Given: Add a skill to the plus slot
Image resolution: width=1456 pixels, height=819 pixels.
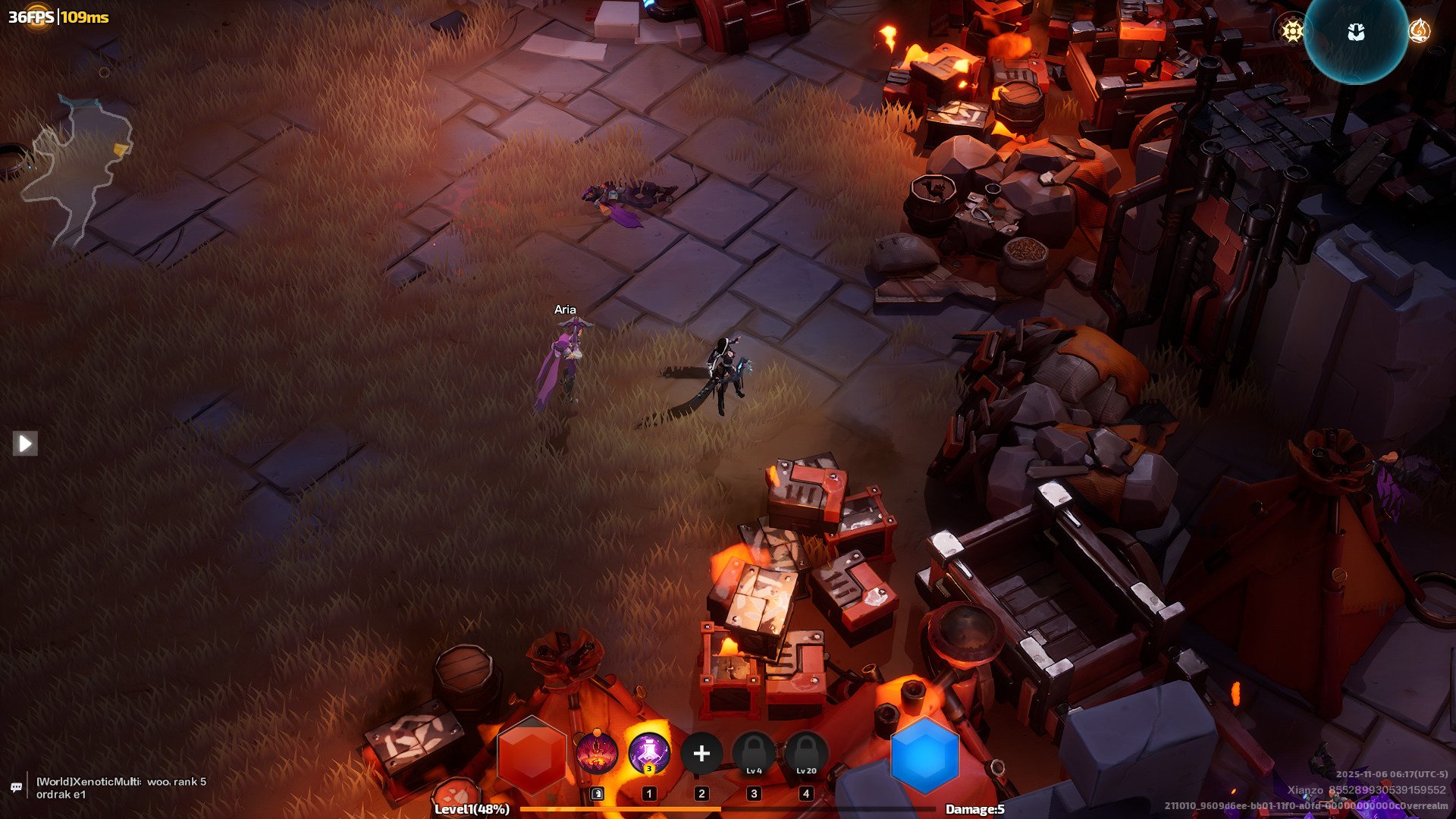Looking at the screenshot, I should [x=701, y=753].
